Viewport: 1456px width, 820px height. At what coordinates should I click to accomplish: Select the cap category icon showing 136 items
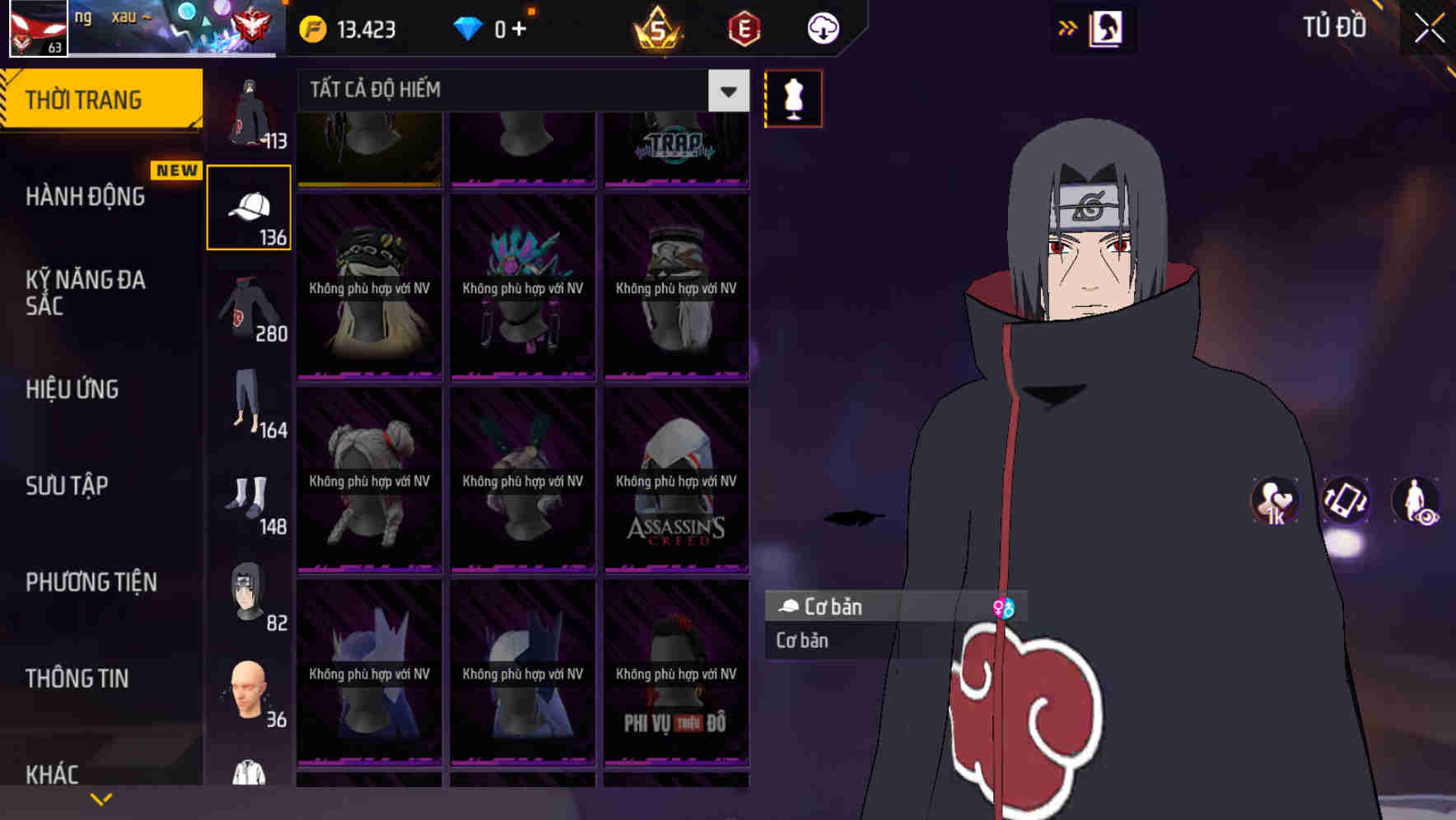pyautogui.click(x=248, y=207)
